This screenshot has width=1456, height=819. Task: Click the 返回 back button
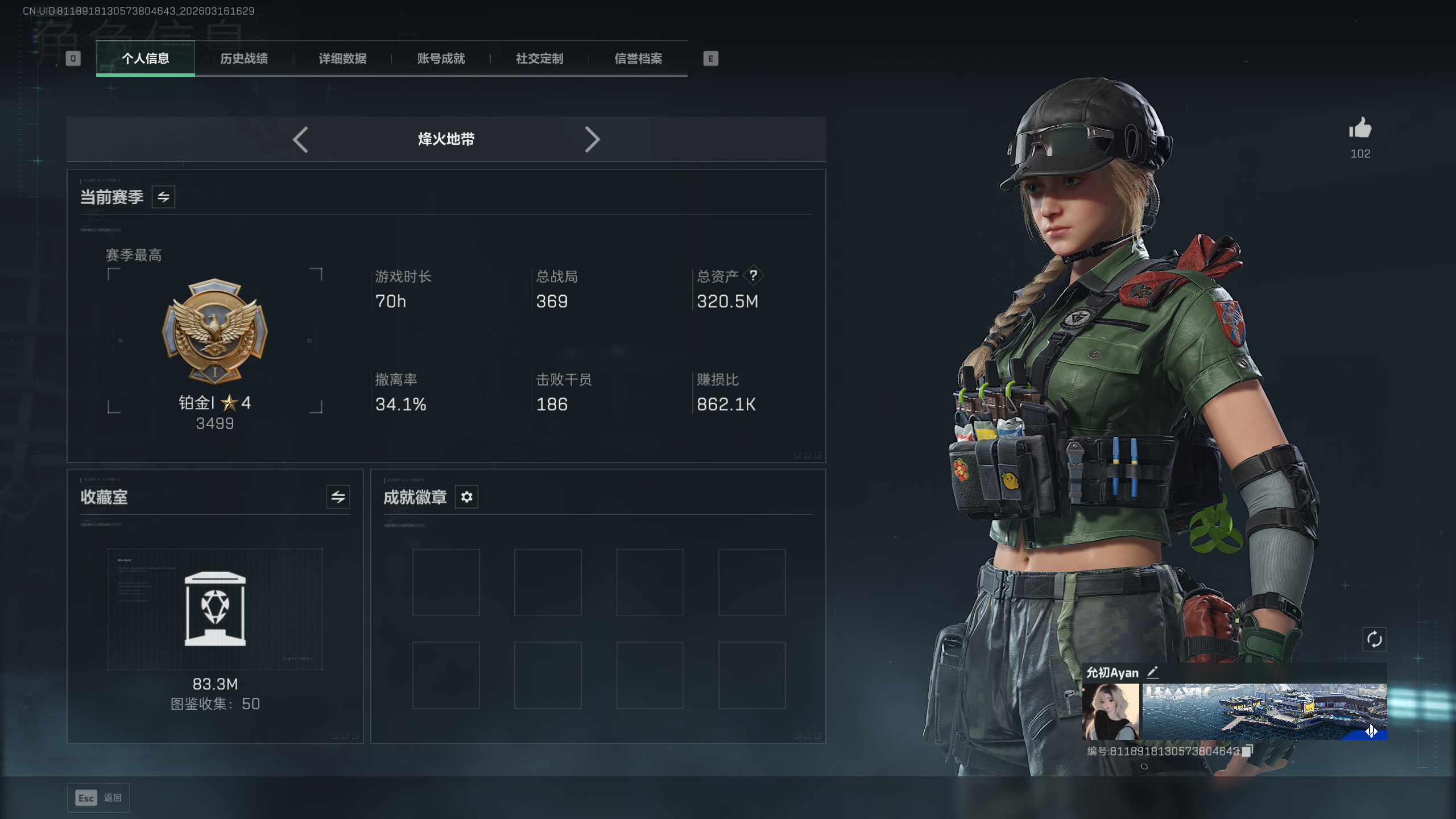[98, 798]
